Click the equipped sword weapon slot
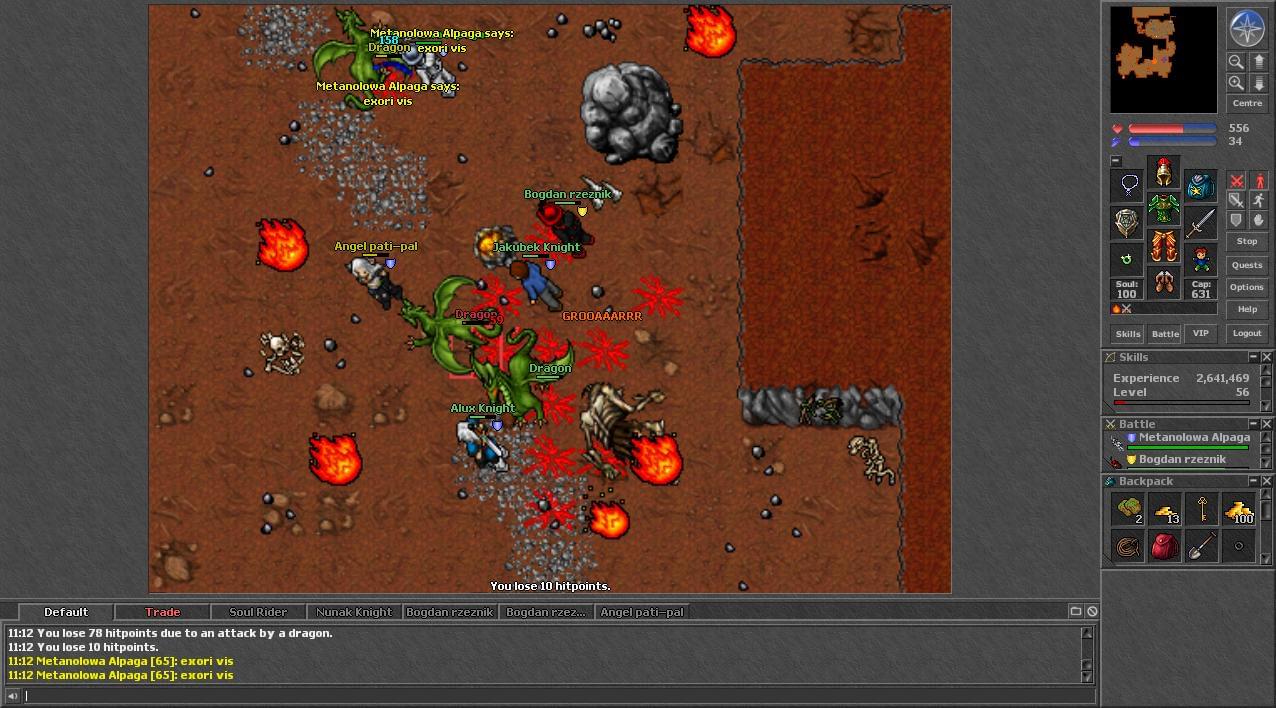The width and height of the screenshot is (1276, 708). pyautogui.click(x=1201, y=223)
